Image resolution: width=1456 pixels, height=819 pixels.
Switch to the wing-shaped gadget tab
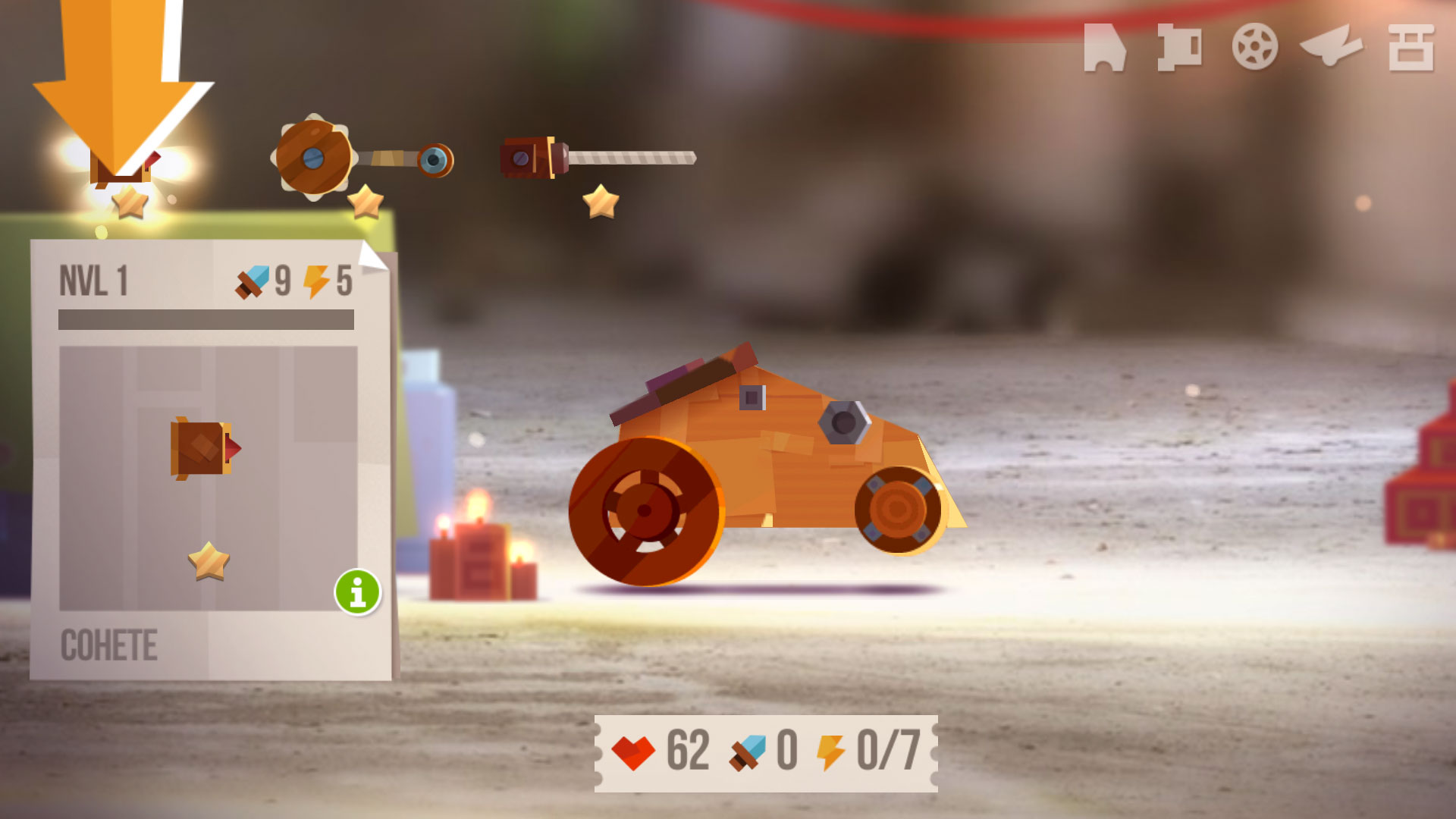coord(1331,45)
